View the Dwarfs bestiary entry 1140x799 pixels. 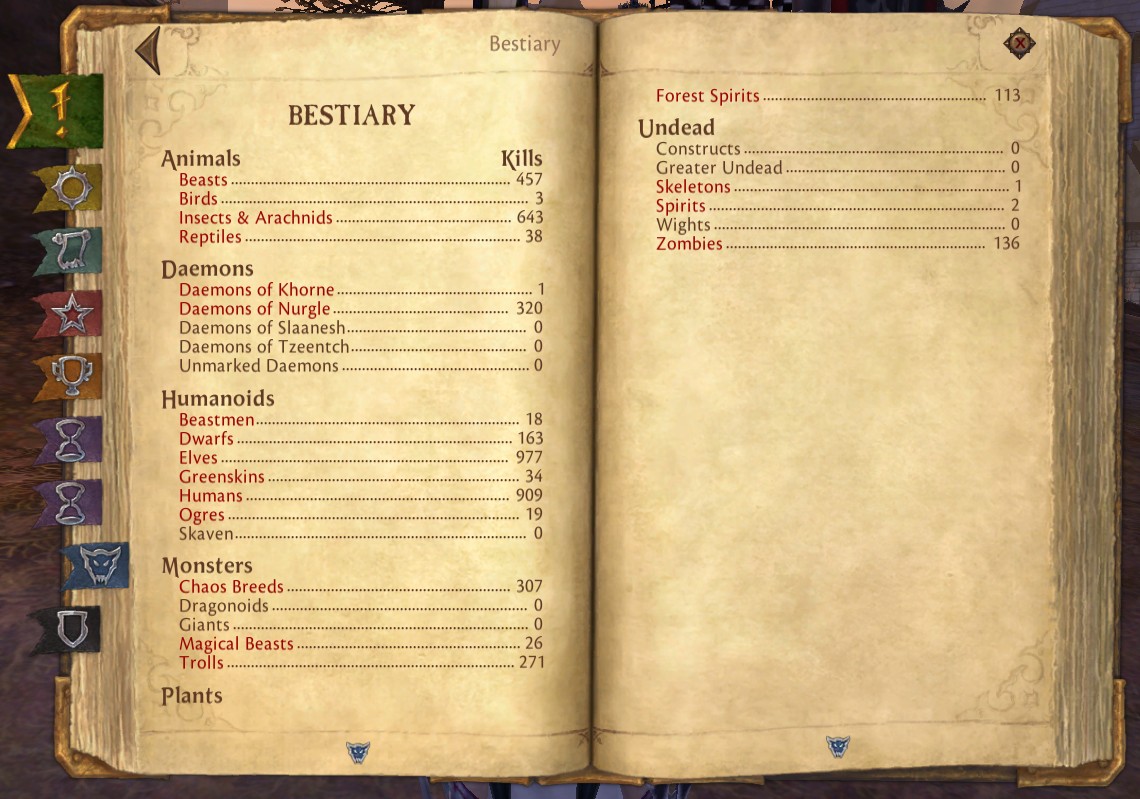pyautogui.click(x=206, y=439)
